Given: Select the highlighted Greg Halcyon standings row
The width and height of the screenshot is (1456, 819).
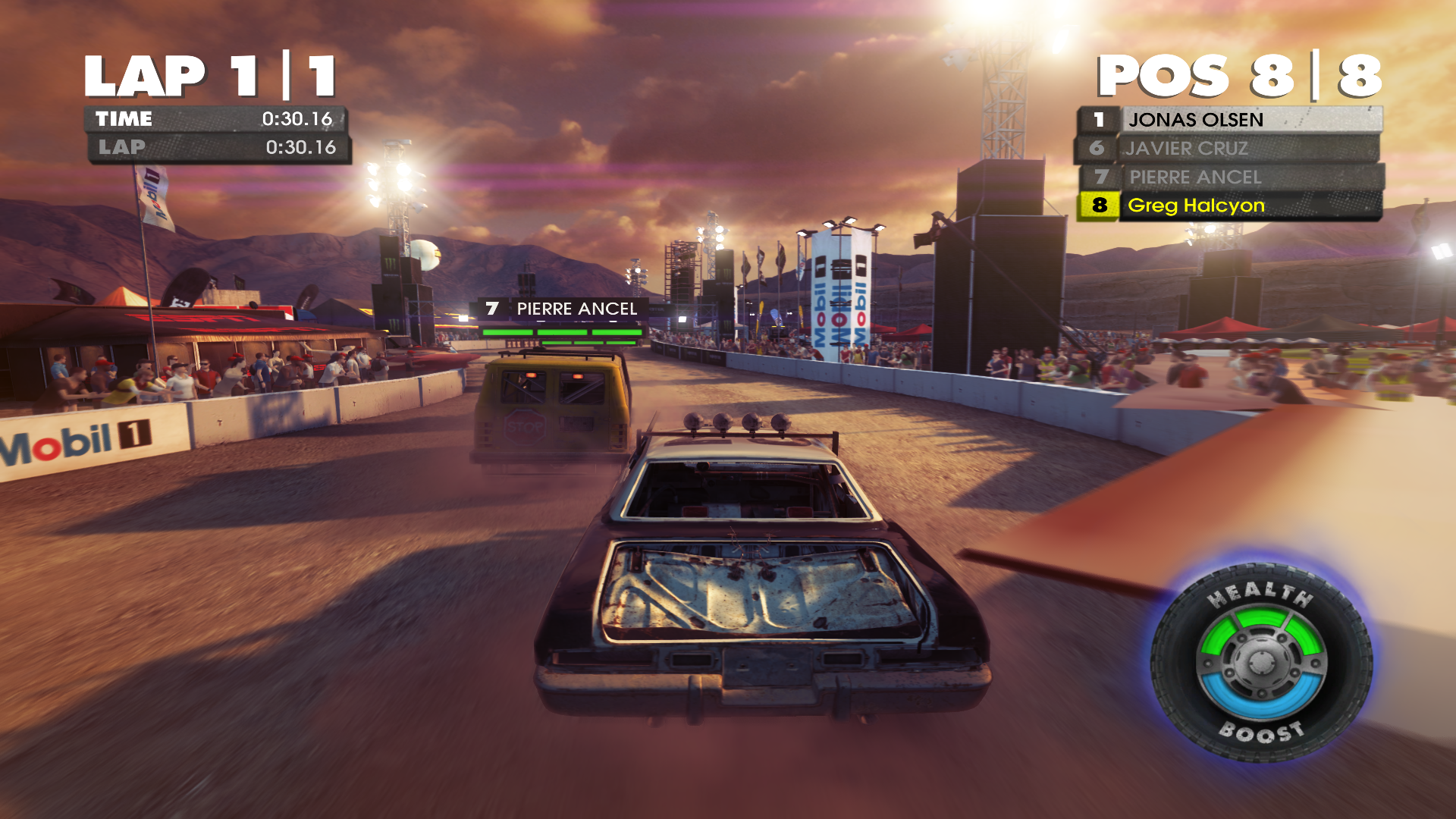Looking at the screenshot, I should coord(1230,206).
